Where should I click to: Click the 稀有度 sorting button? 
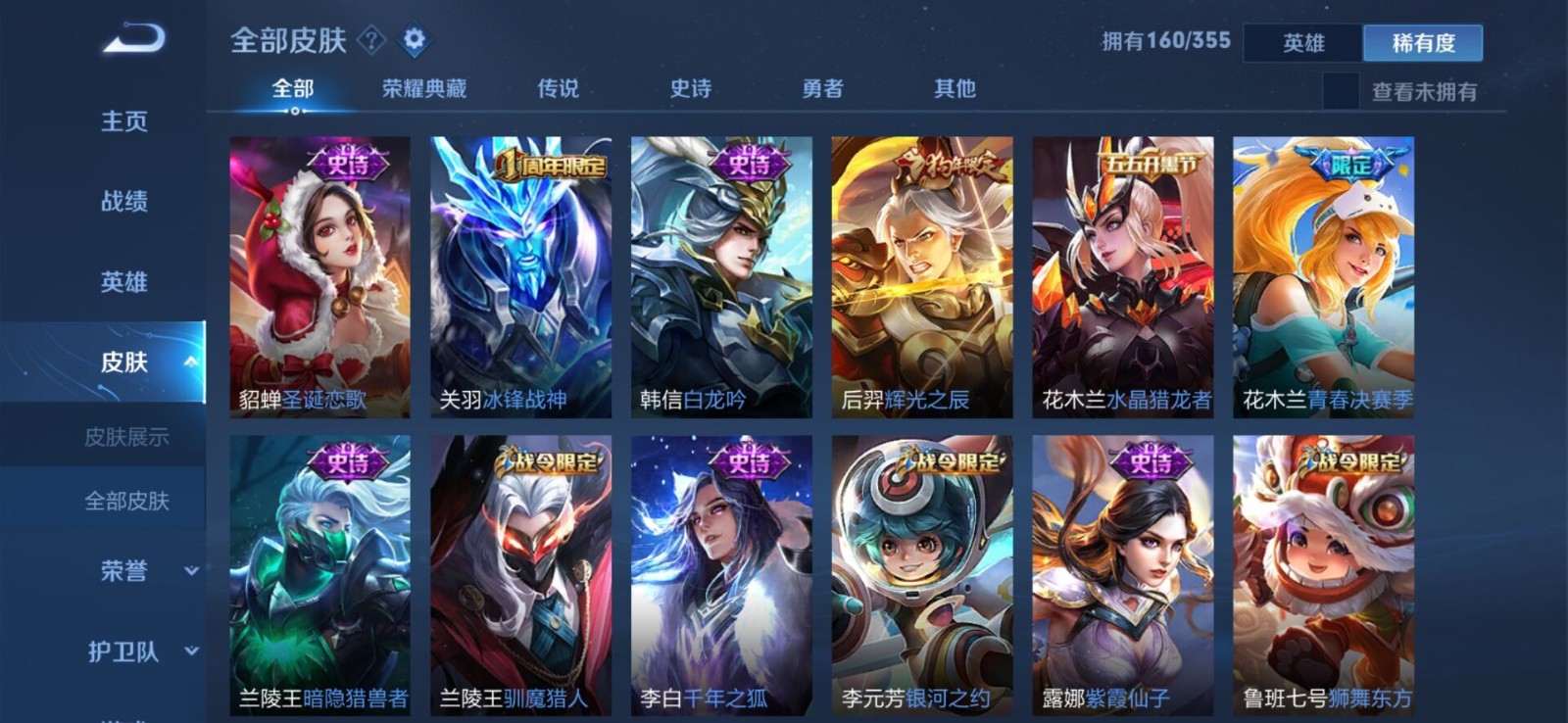coord(1423,44)
